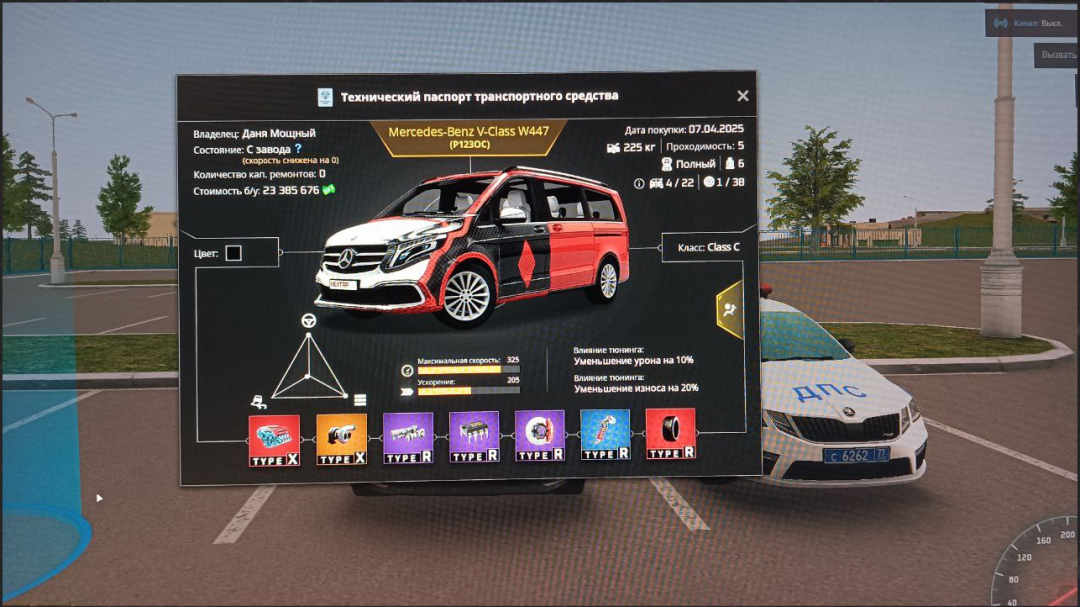Select the turbo Type X tuning slot

click(341, 439)
